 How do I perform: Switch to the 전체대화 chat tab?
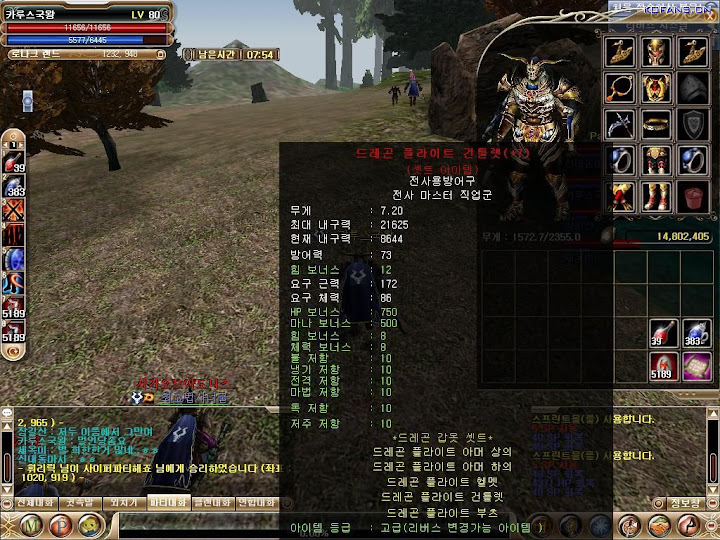tap(29, 502)
